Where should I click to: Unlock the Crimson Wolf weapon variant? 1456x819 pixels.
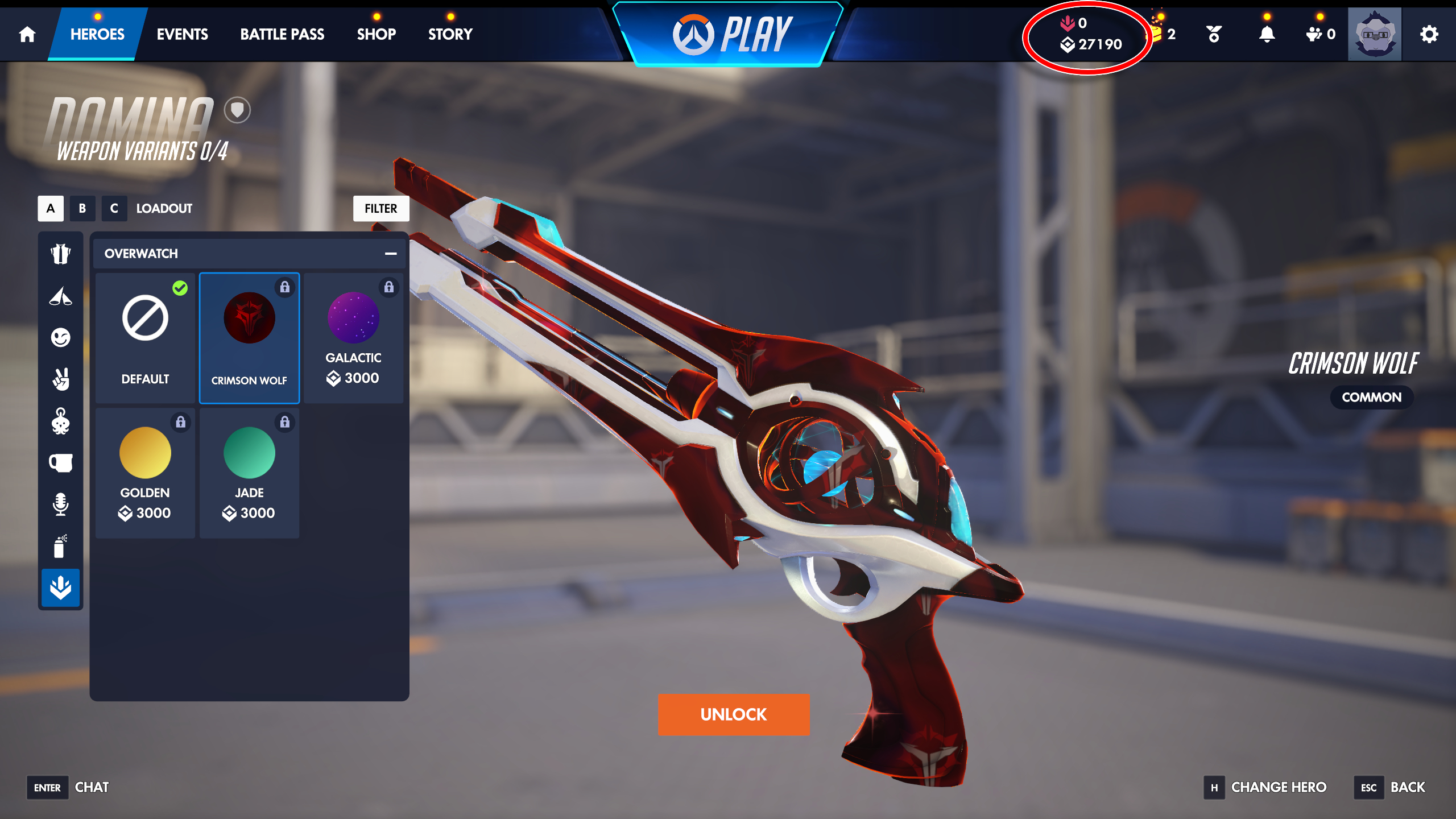pos(733,714)
